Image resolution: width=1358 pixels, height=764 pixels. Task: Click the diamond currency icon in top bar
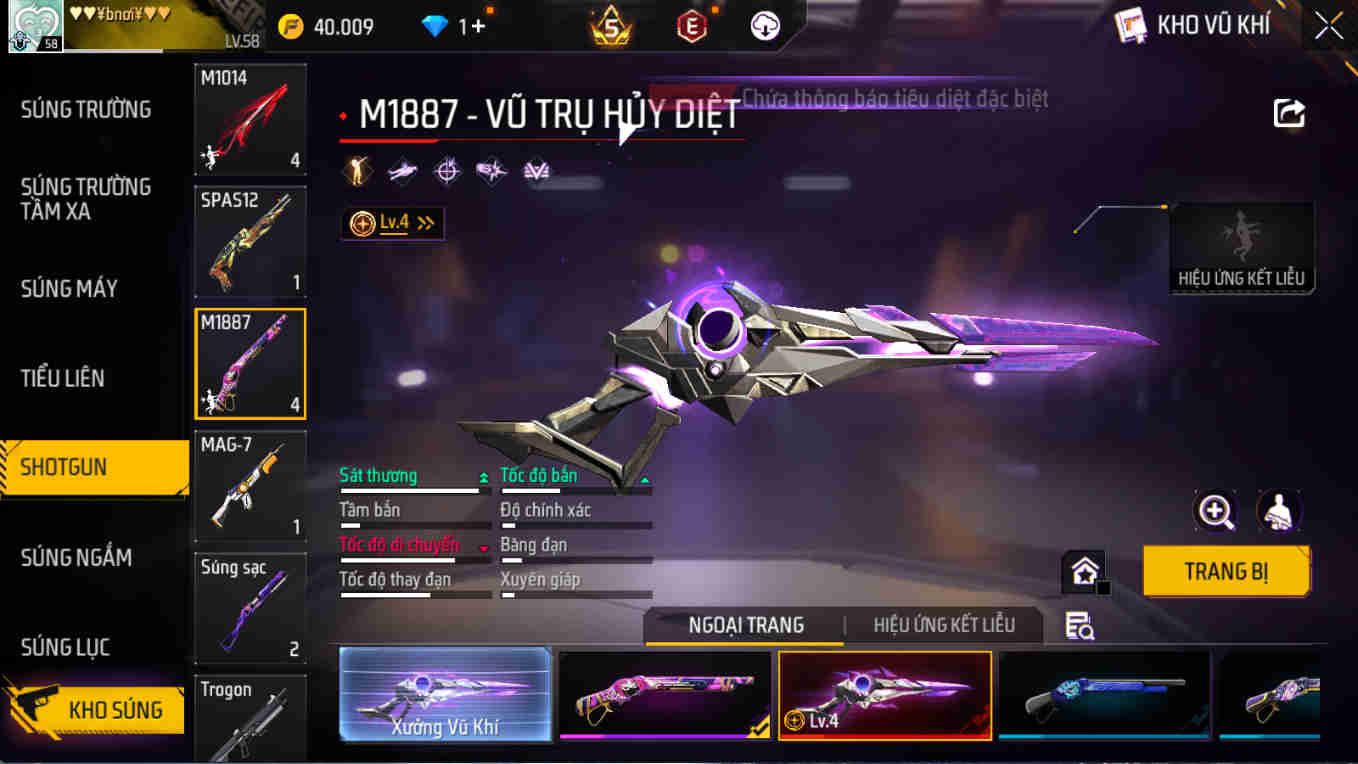[434, 26]
